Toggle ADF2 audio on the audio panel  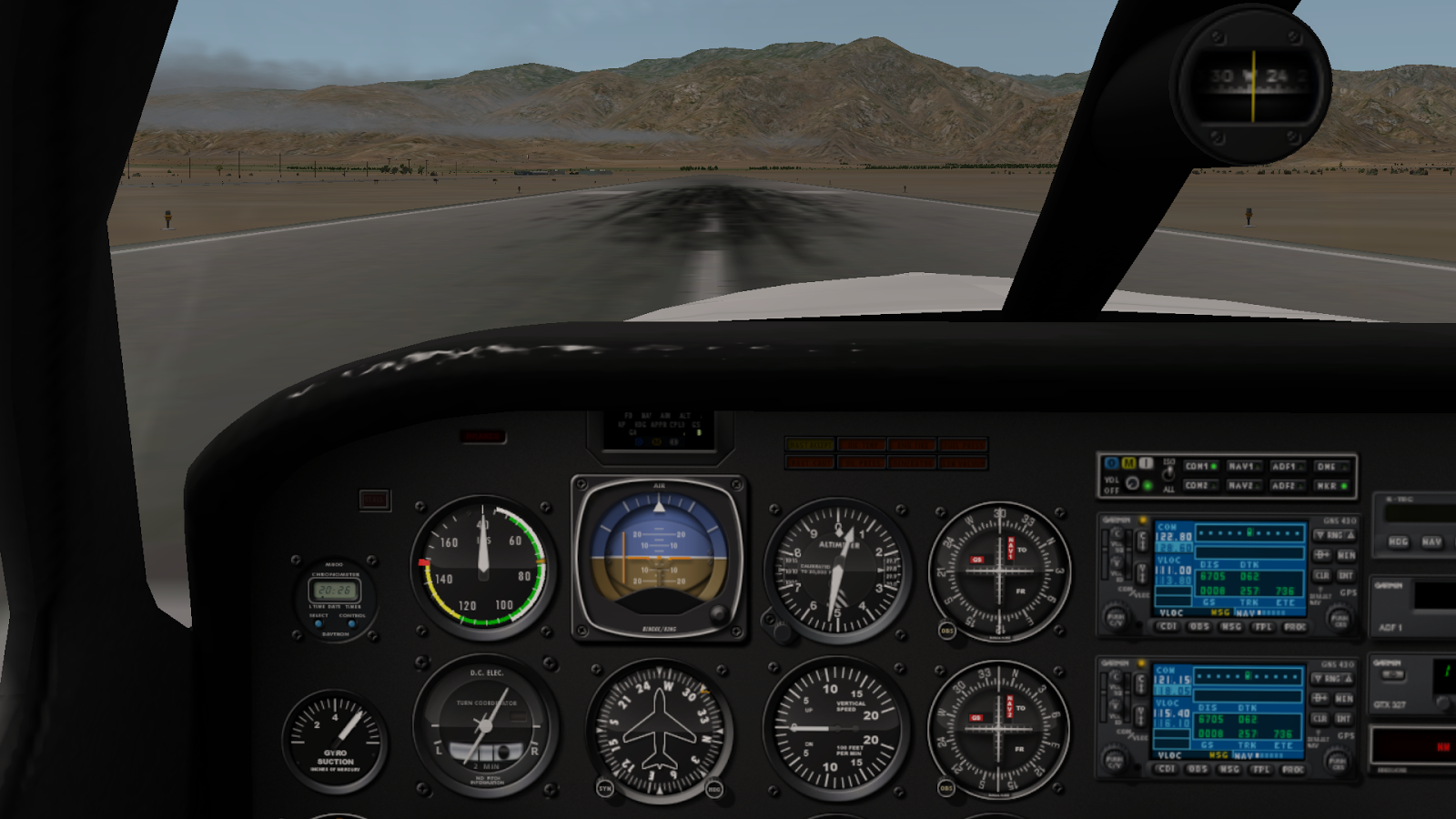(x=1287, y=485)
